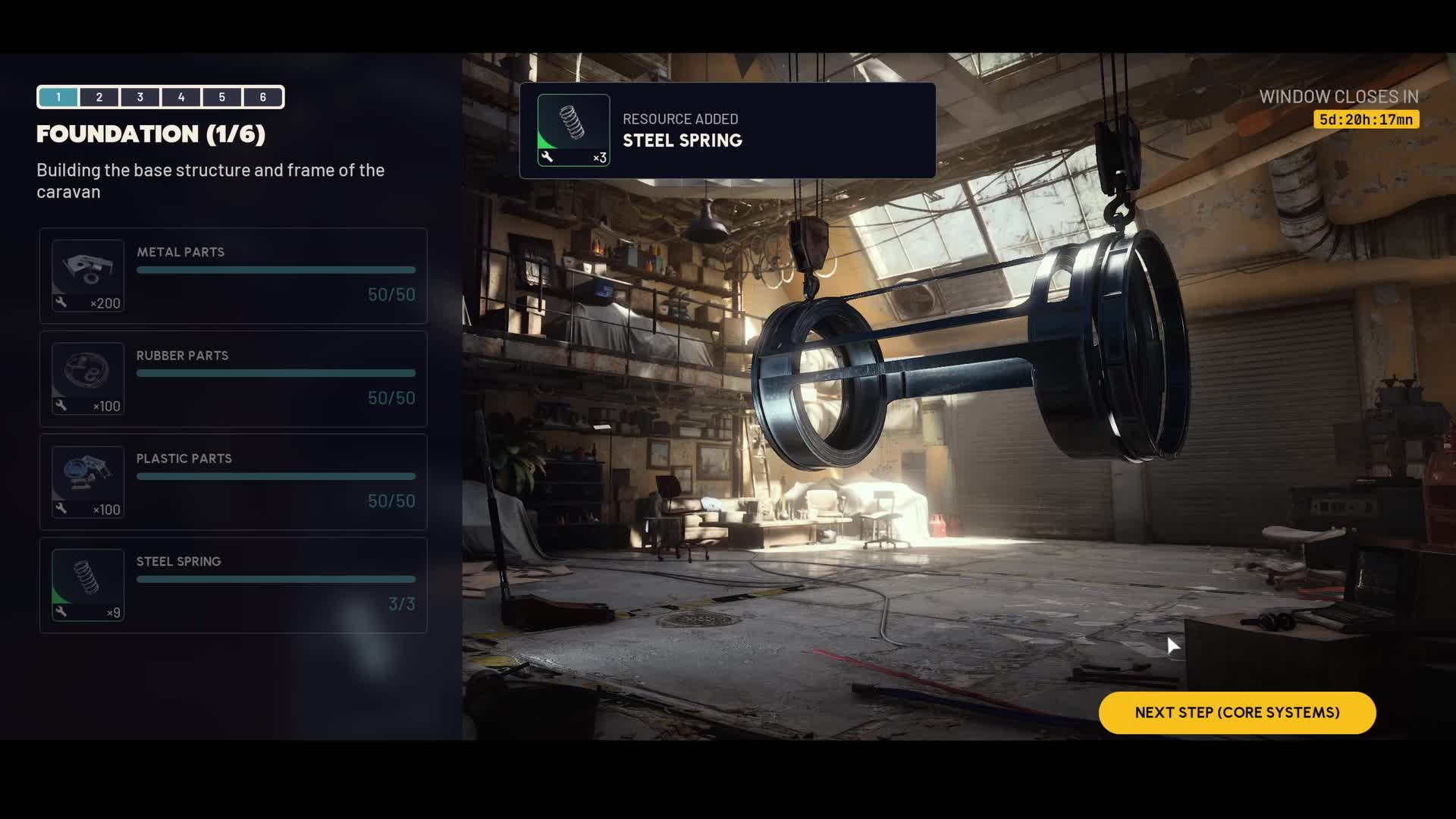Go to step 6 segment
1456x819 pixels.
[x=263, y=97]
